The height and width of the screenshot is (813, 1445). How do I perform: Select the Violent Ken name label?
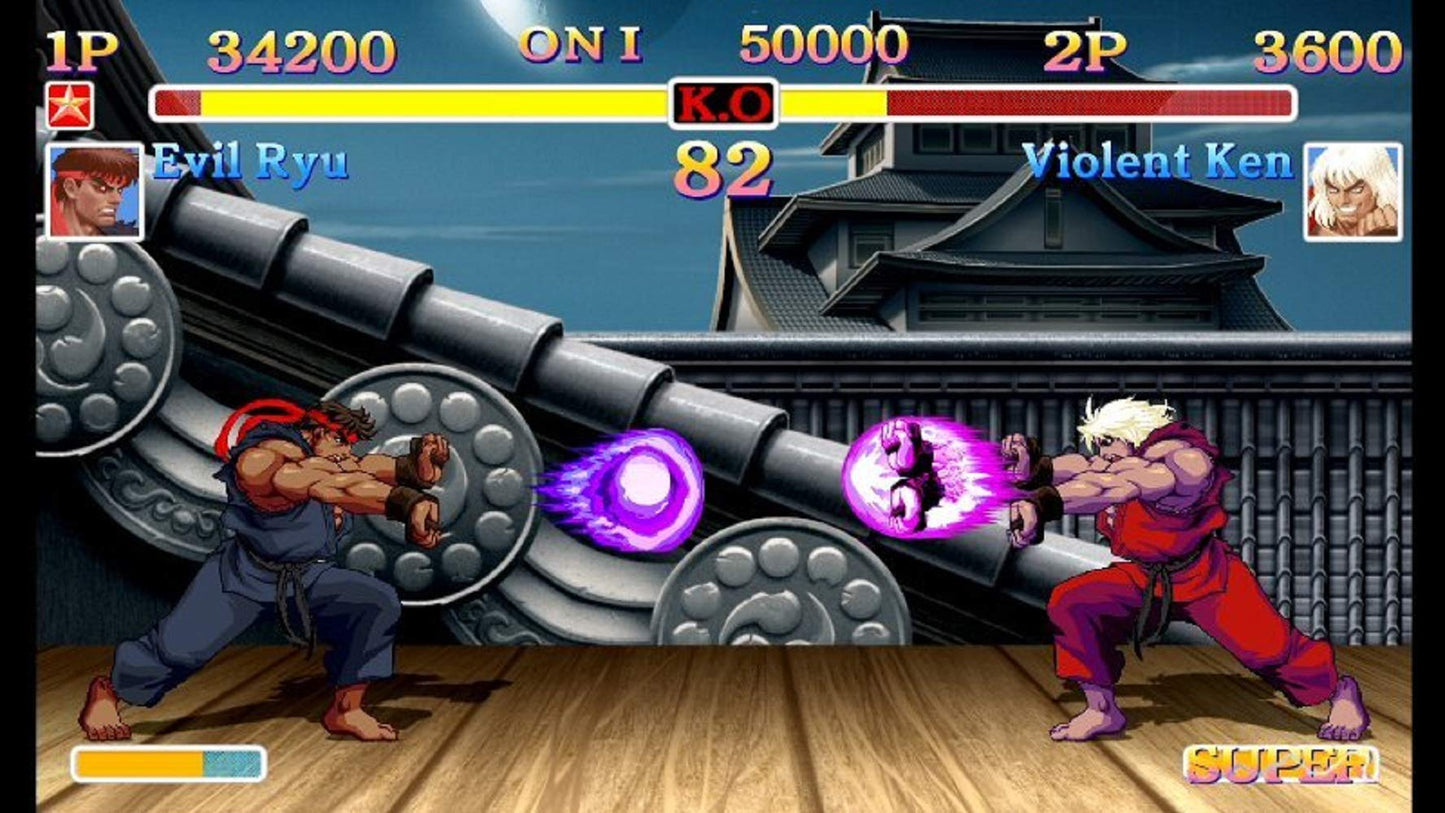pos(1160,165)
